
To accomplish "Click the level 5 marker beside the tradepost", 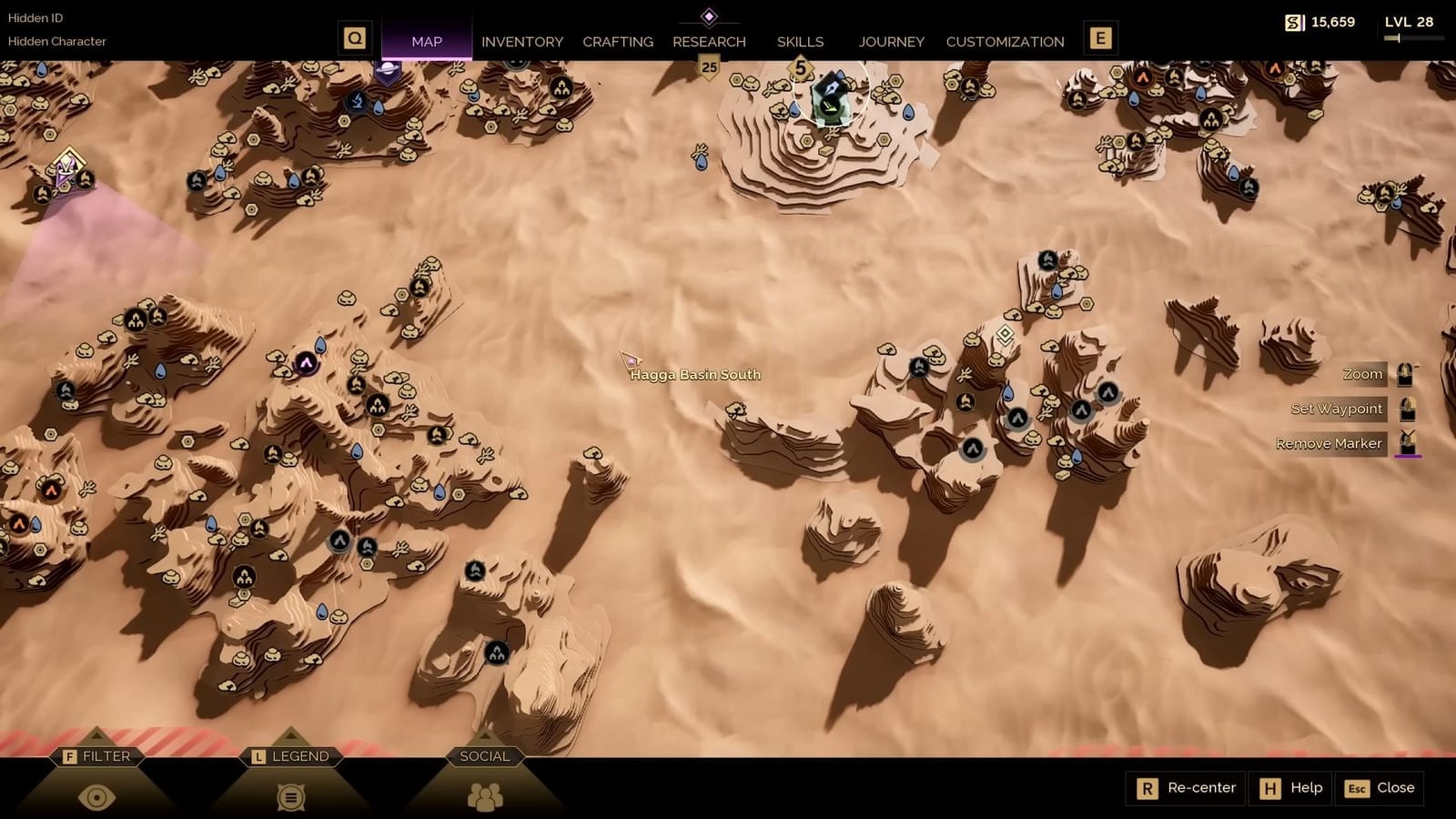I will coord(798,65).
